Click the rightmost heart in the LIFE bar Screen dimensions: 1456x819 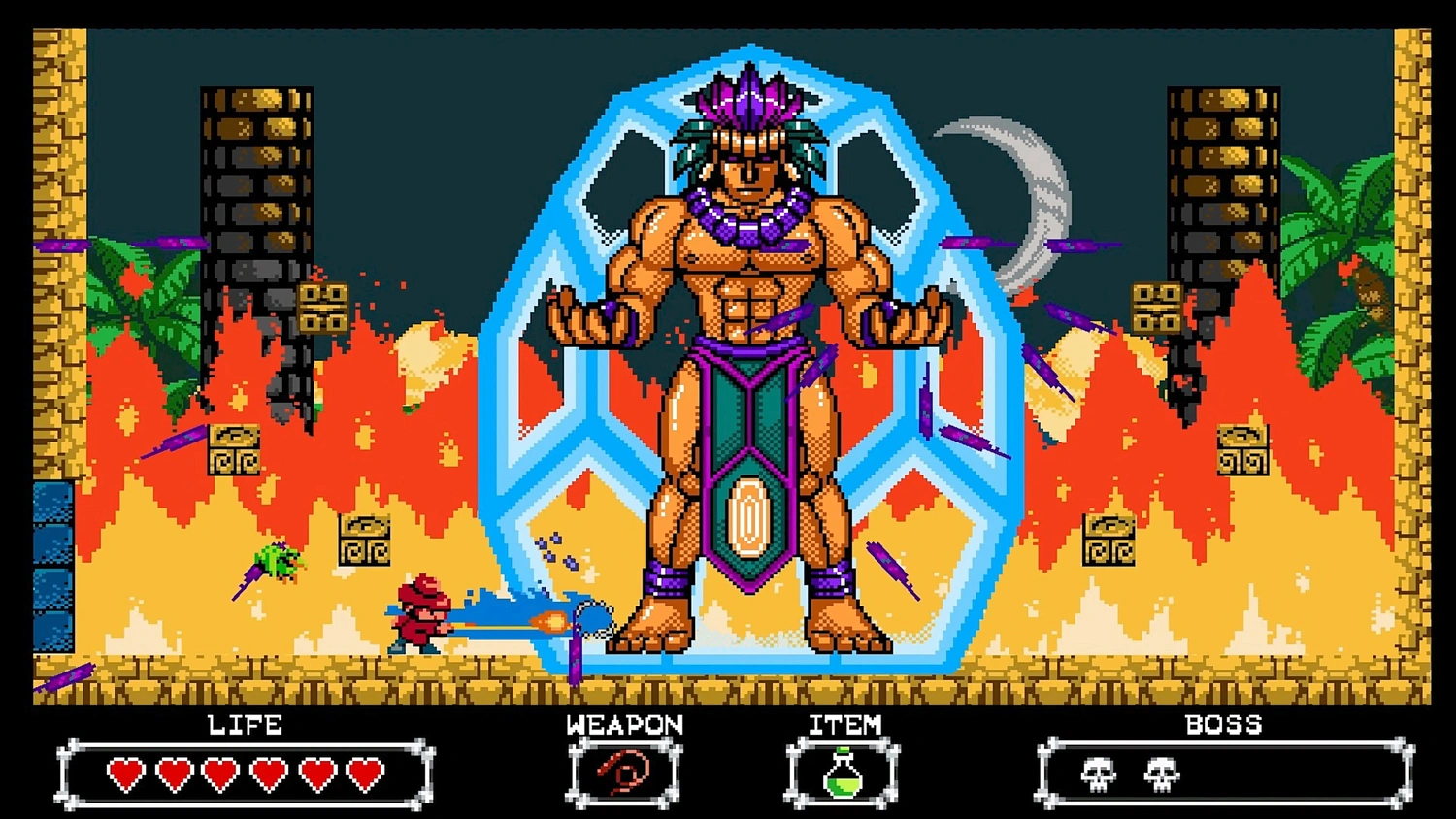click(x=364, y=774)
